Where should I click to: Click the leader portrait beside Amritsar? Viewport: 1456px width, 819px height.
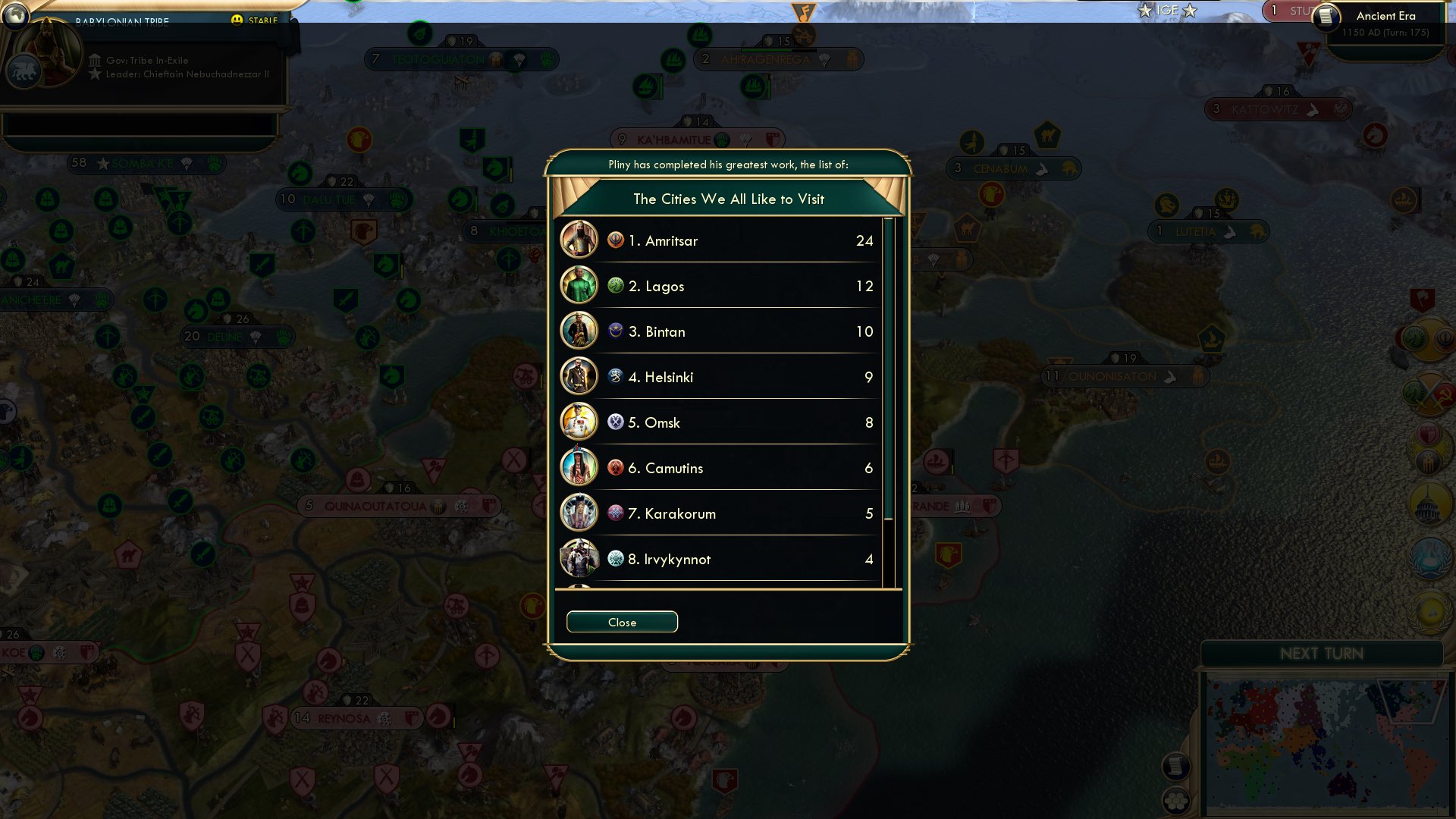click(x=579, y=240)
